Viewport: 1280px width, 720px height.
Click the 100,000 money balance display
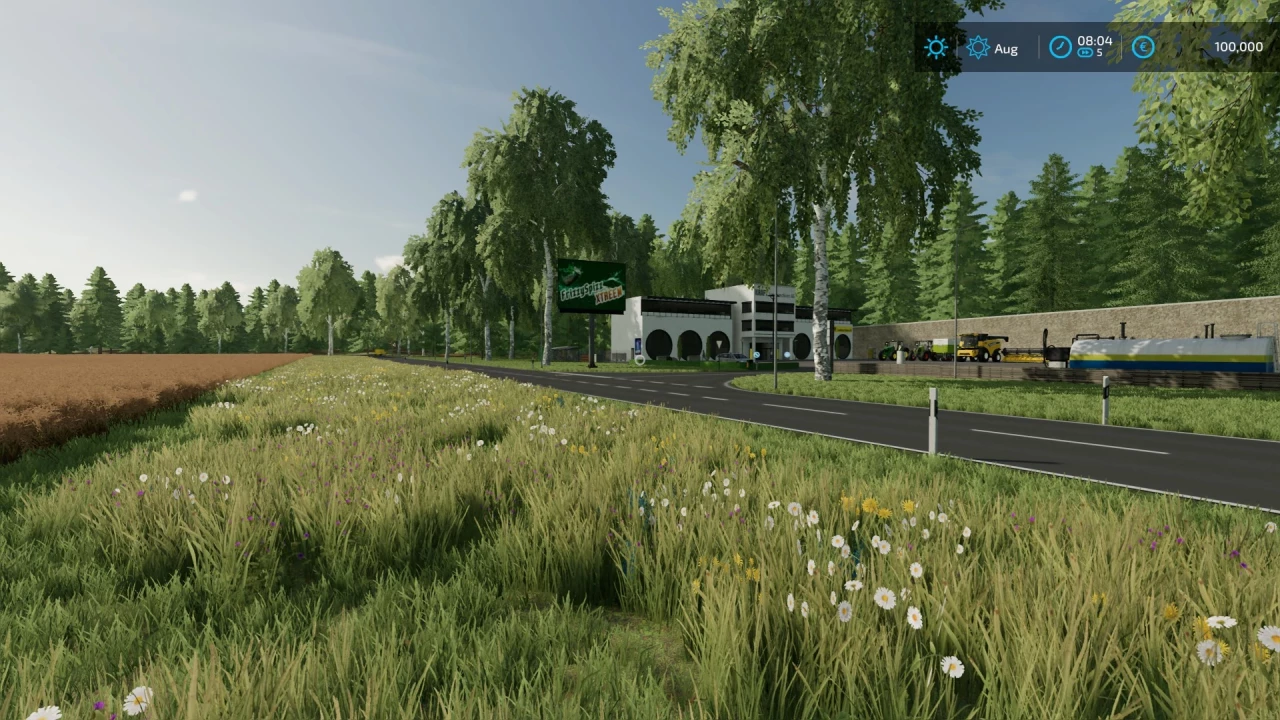pyautogui.click(x=1238, y=46)
